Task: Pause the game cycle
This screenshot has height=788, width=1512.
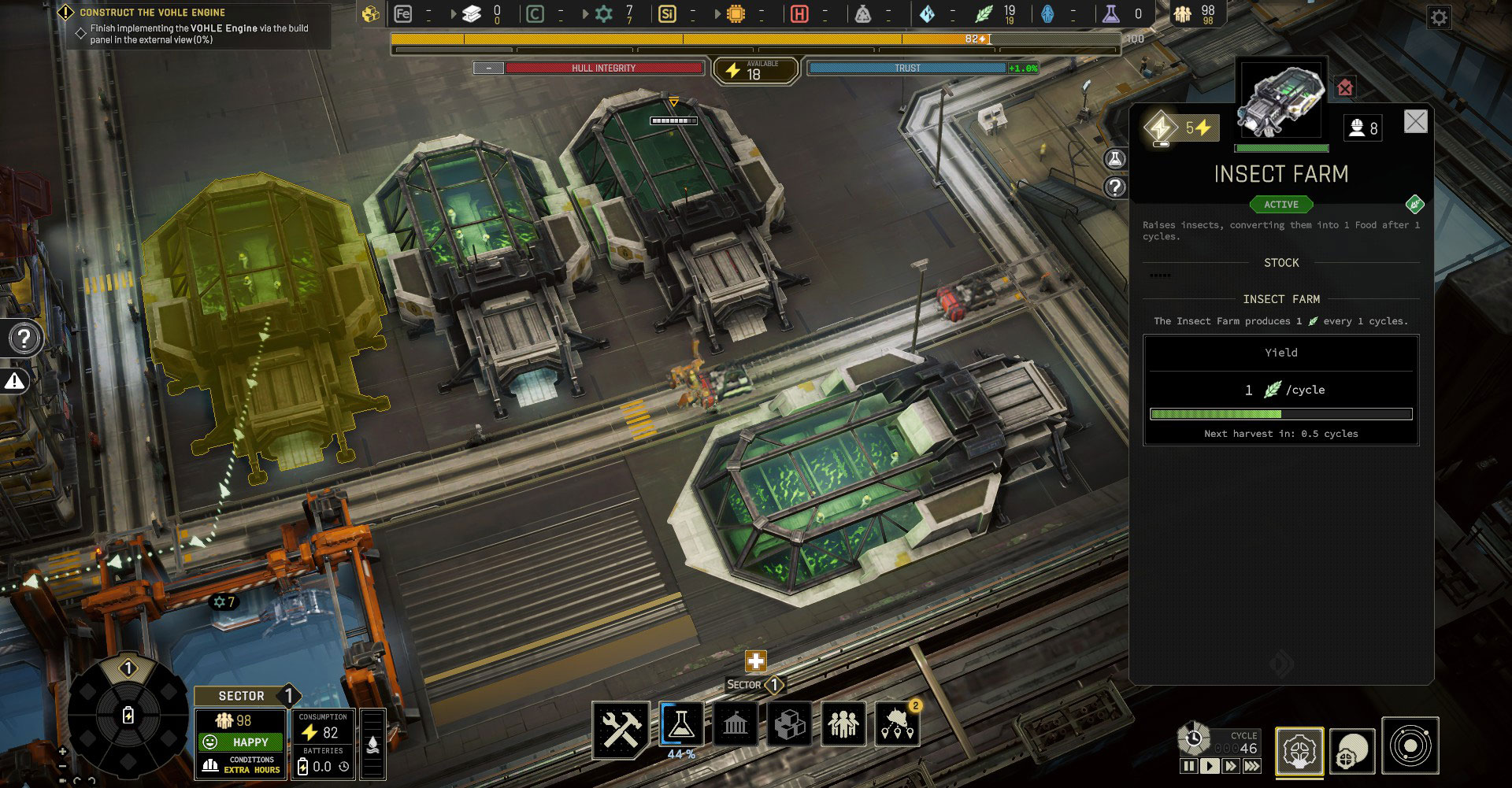Action: [1189, 766]
